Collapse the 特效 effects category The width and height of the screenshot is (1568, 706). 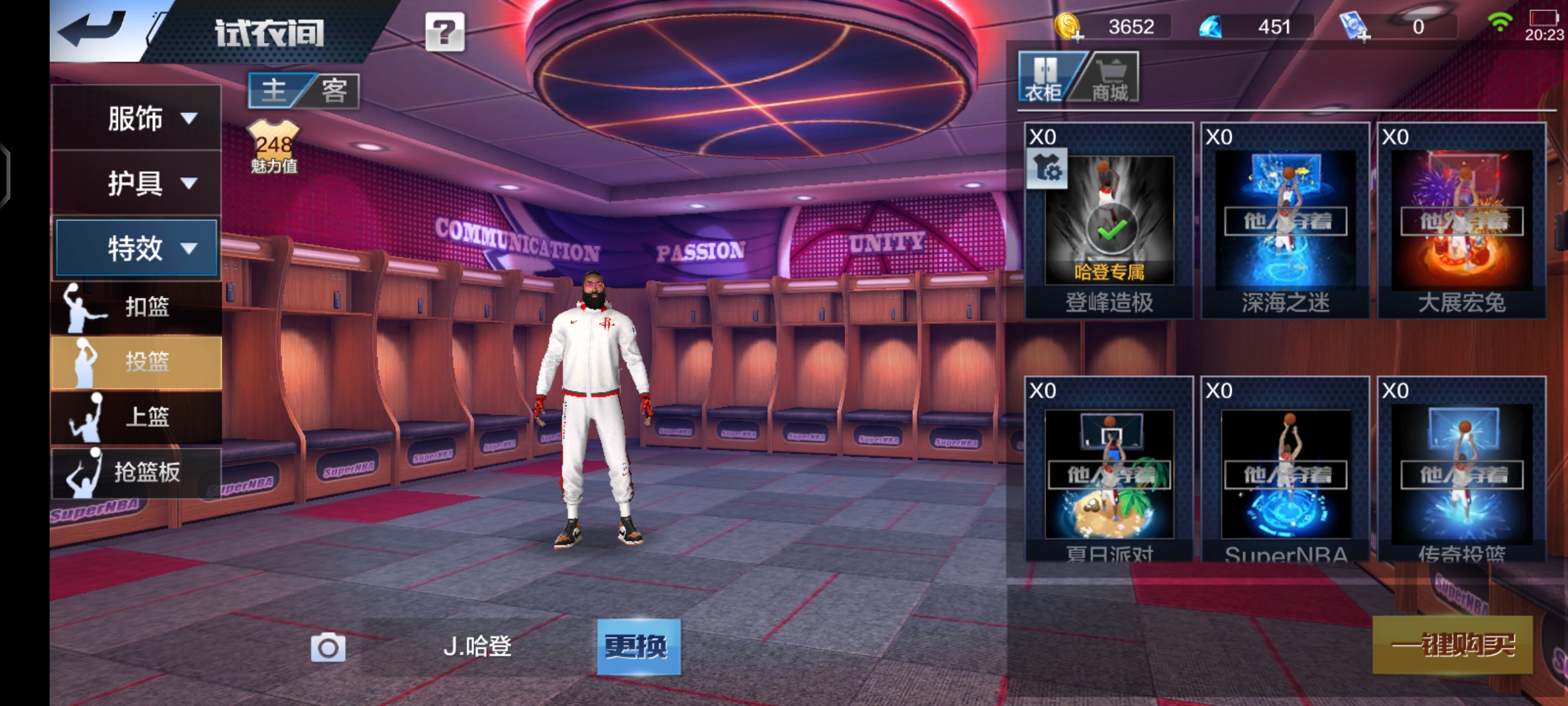[x=136, y=248]
